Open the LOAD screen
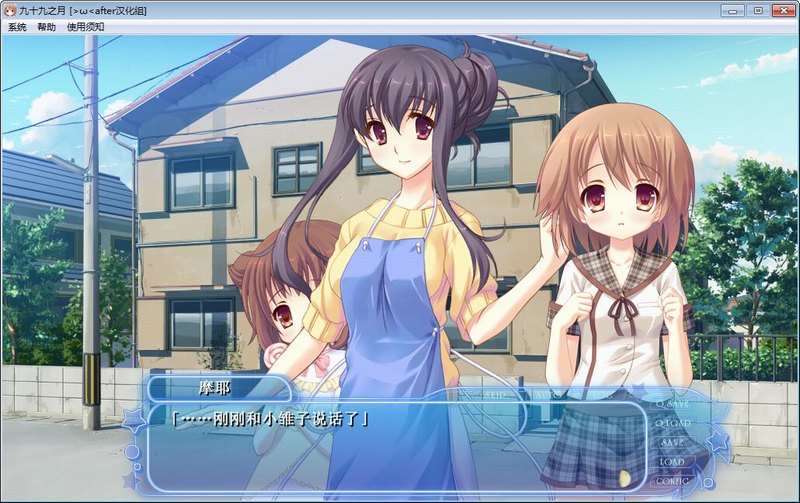The image size is (800, 503). [672, 461]
